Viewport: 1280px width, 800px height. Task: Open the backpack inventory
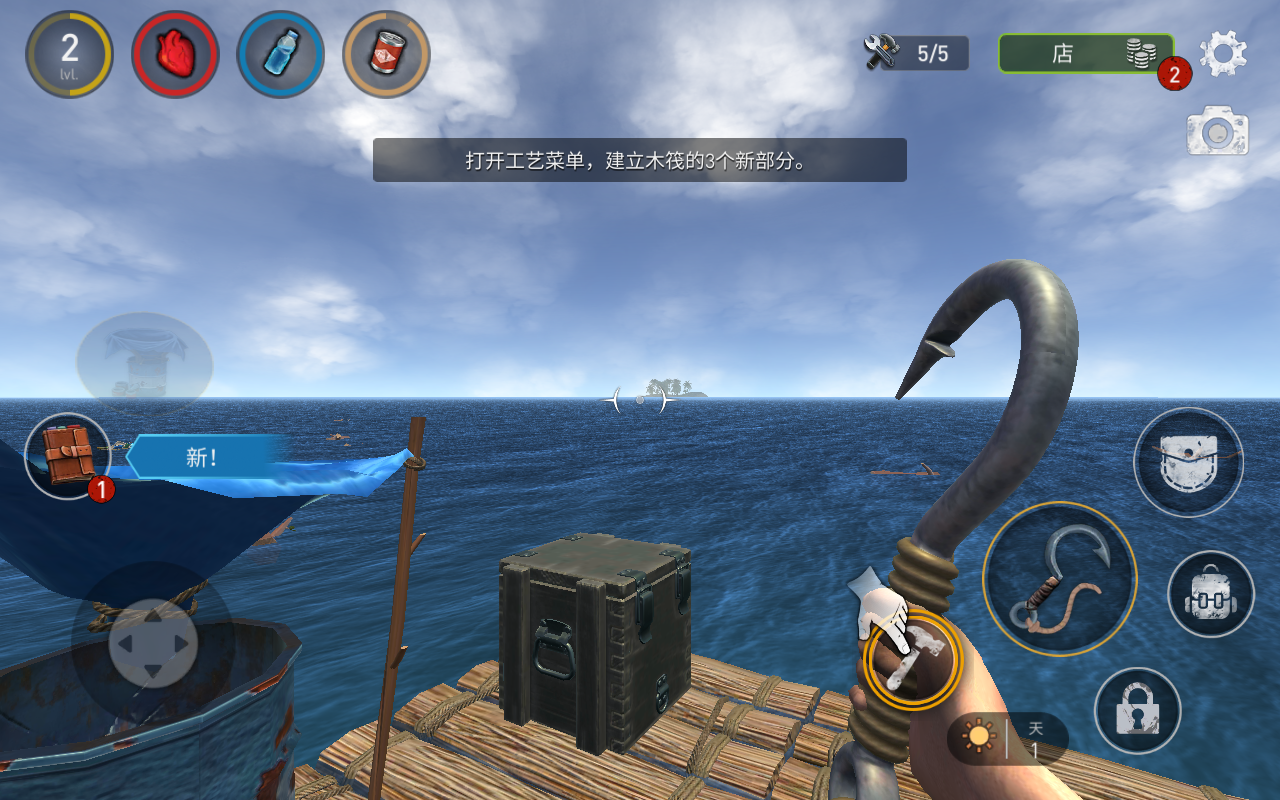1210,594
